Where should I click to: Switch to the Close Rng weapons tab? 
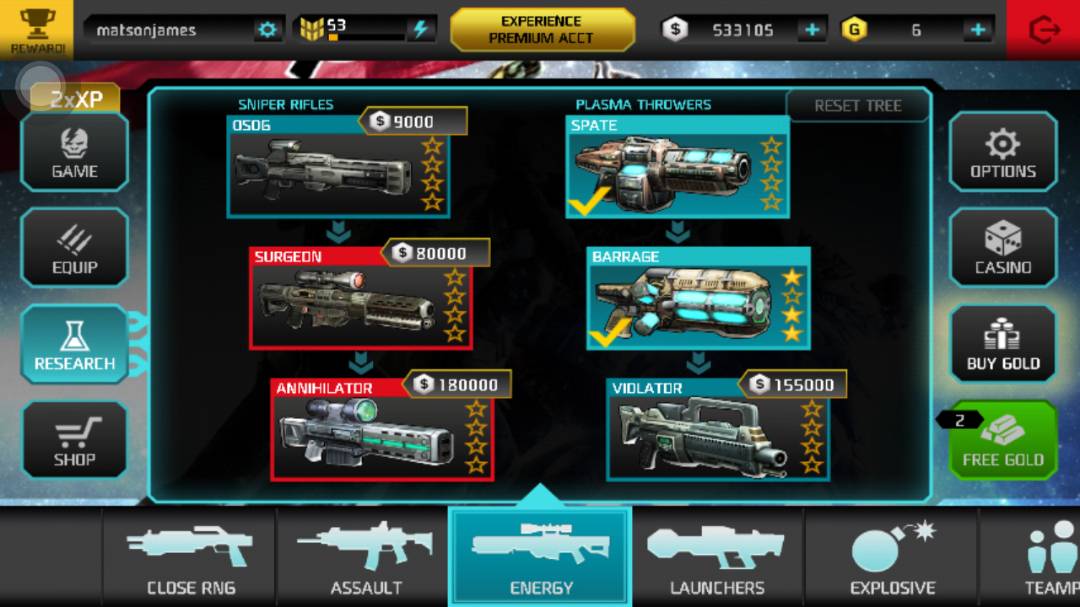(x=190, y=557)
